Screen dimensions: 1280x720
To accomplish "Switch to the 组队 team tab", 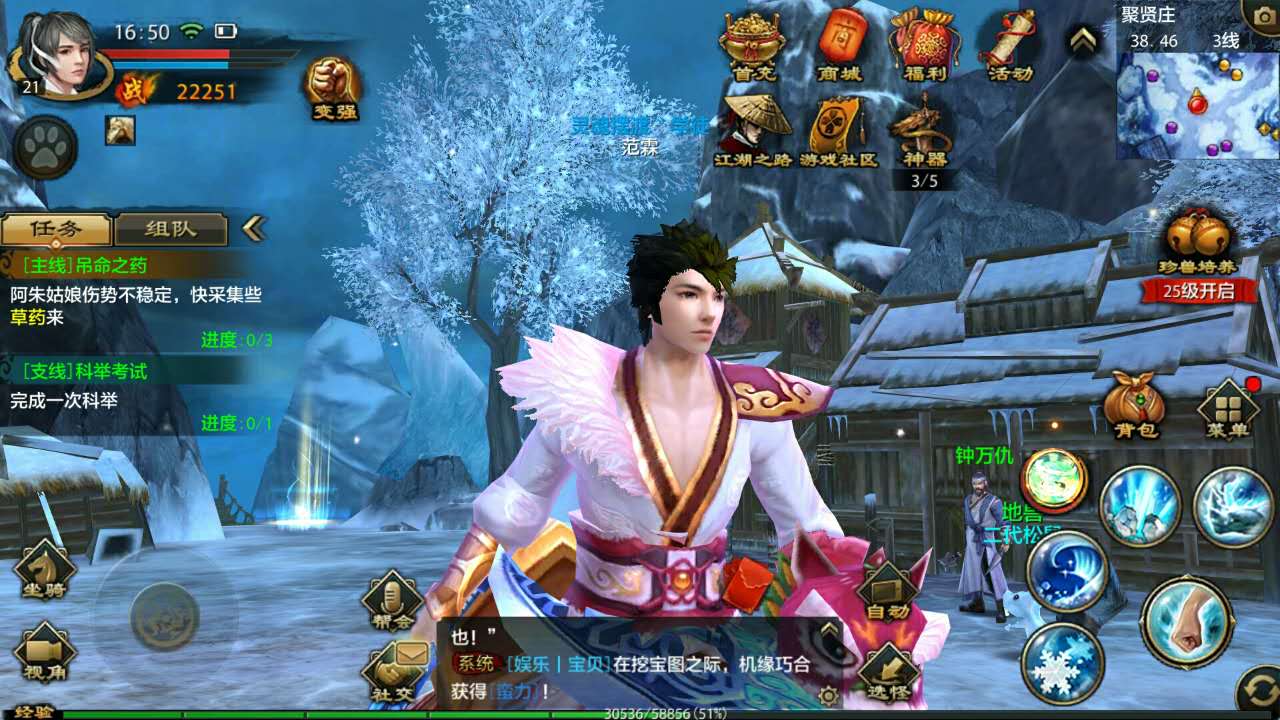I will (x=172, y=227).
